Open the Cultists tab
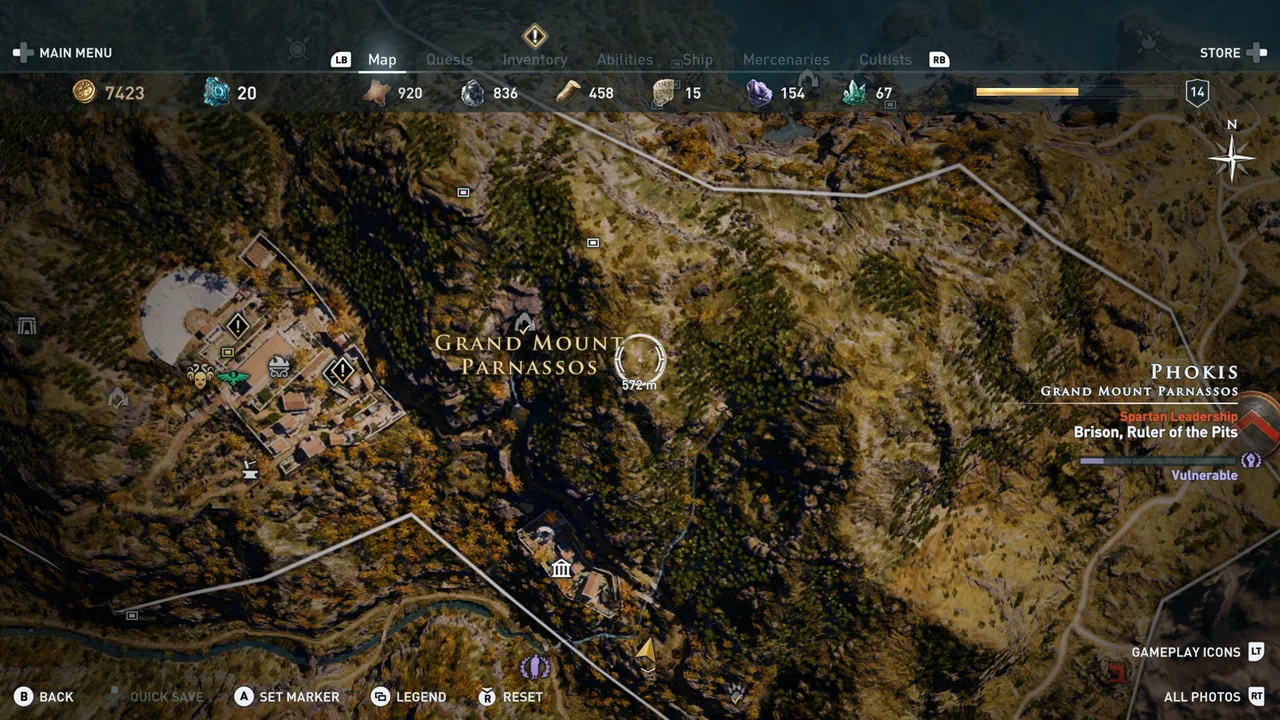The height and width of the screenshot is (720, 1280). [x=884, y=59]
